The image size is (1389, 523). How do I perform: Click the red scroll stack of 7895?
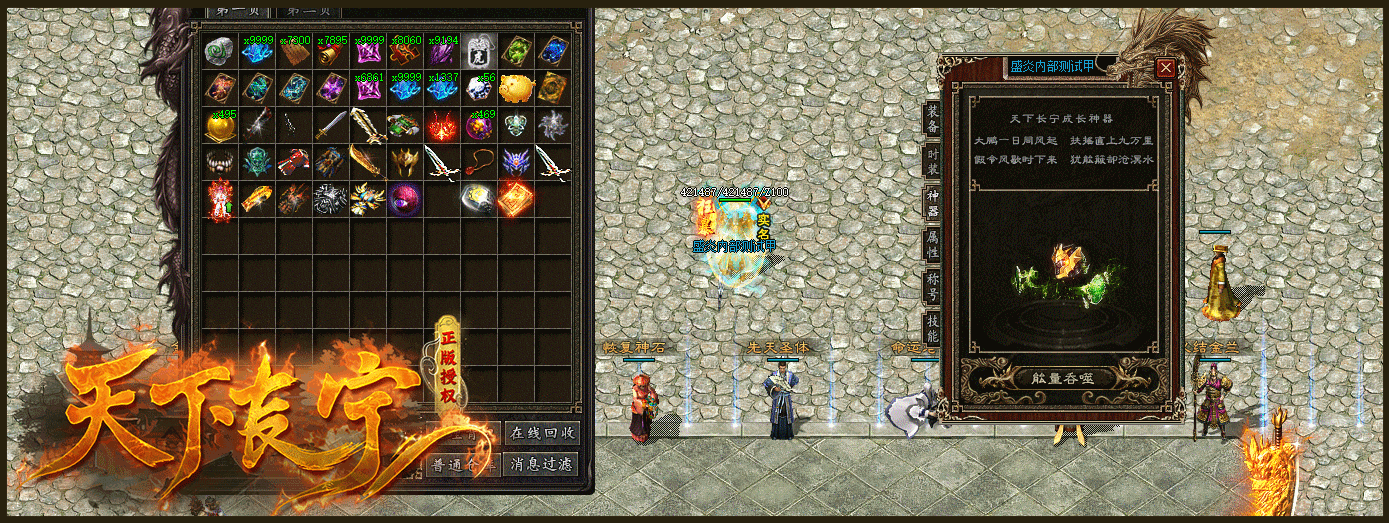[x=330, y=51]
